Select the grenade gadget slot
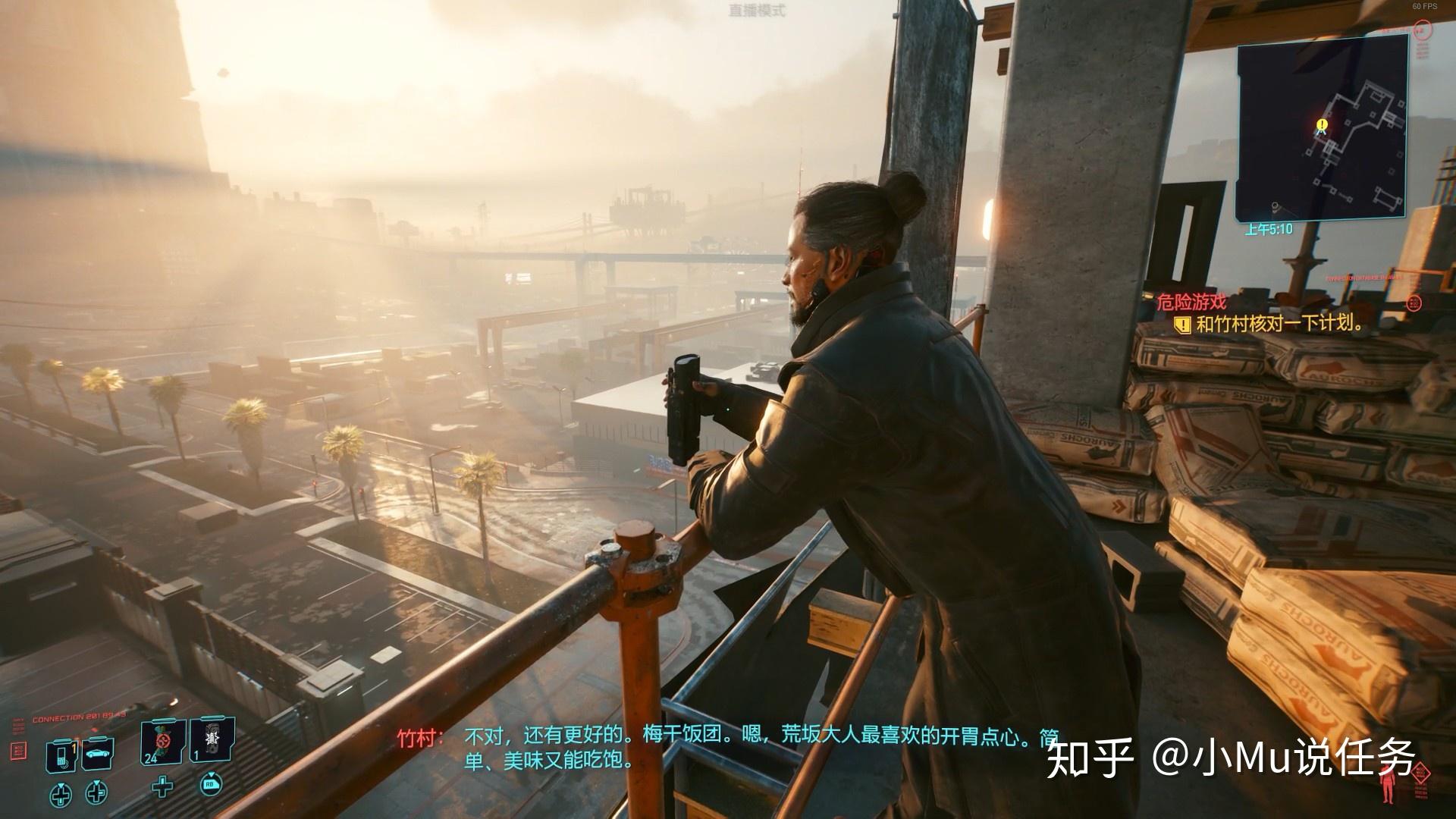 point(211,739)
